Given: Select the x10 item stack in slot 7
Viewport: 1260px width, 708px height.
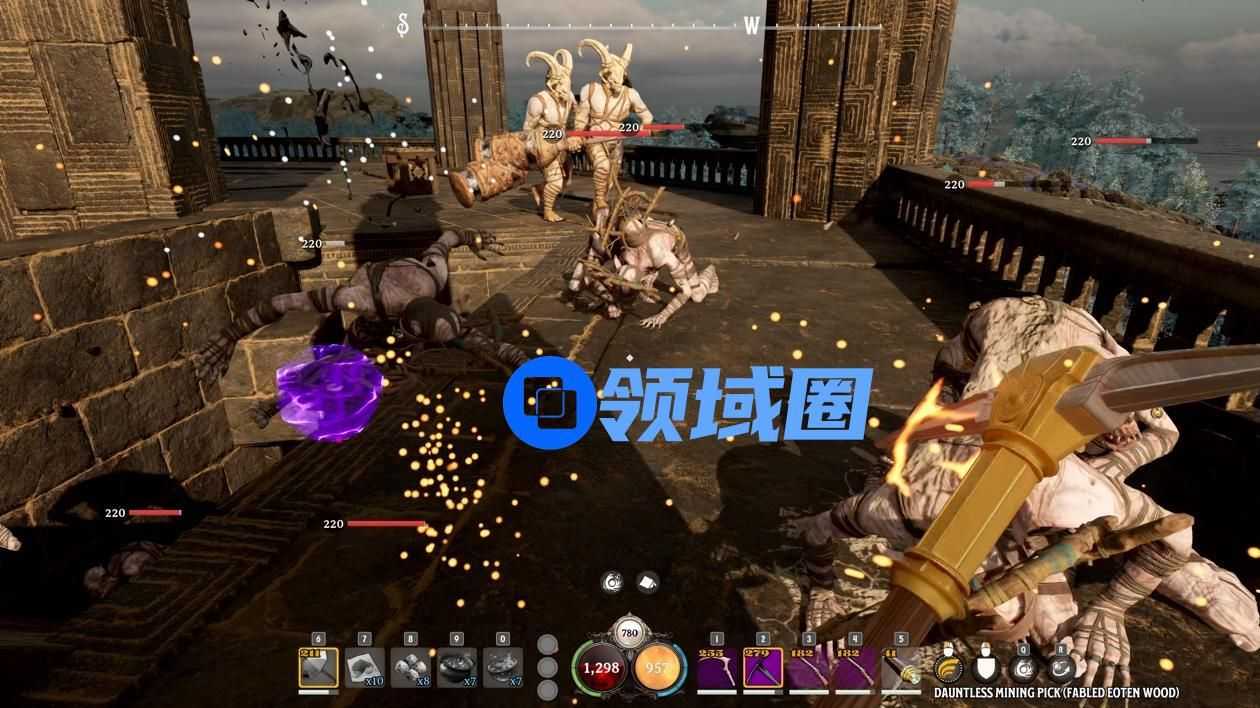Looking at the screenshot, I should pyautogui.click(x=364, y=668).
